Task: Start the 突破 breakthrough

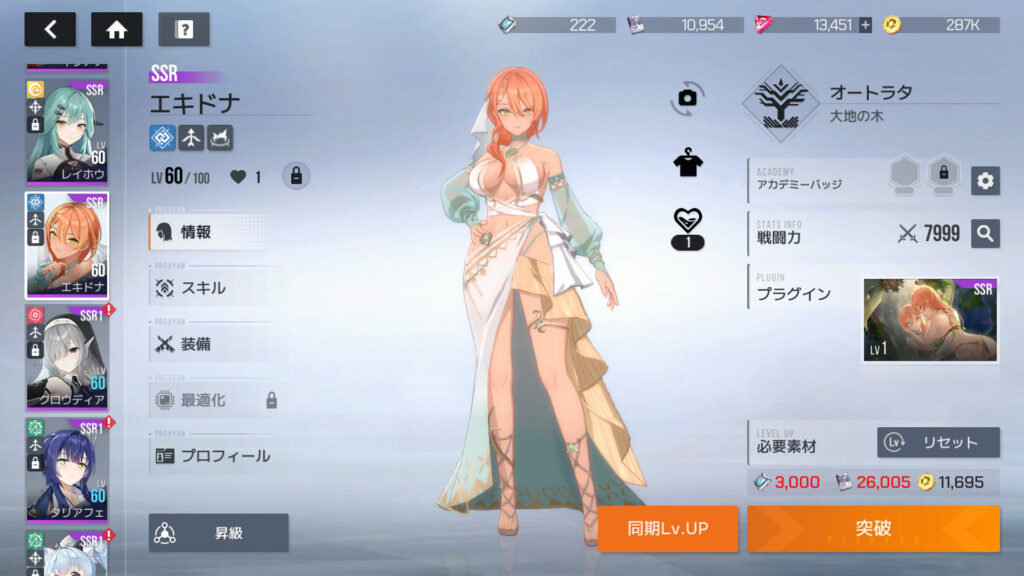Action: (873, 528)
